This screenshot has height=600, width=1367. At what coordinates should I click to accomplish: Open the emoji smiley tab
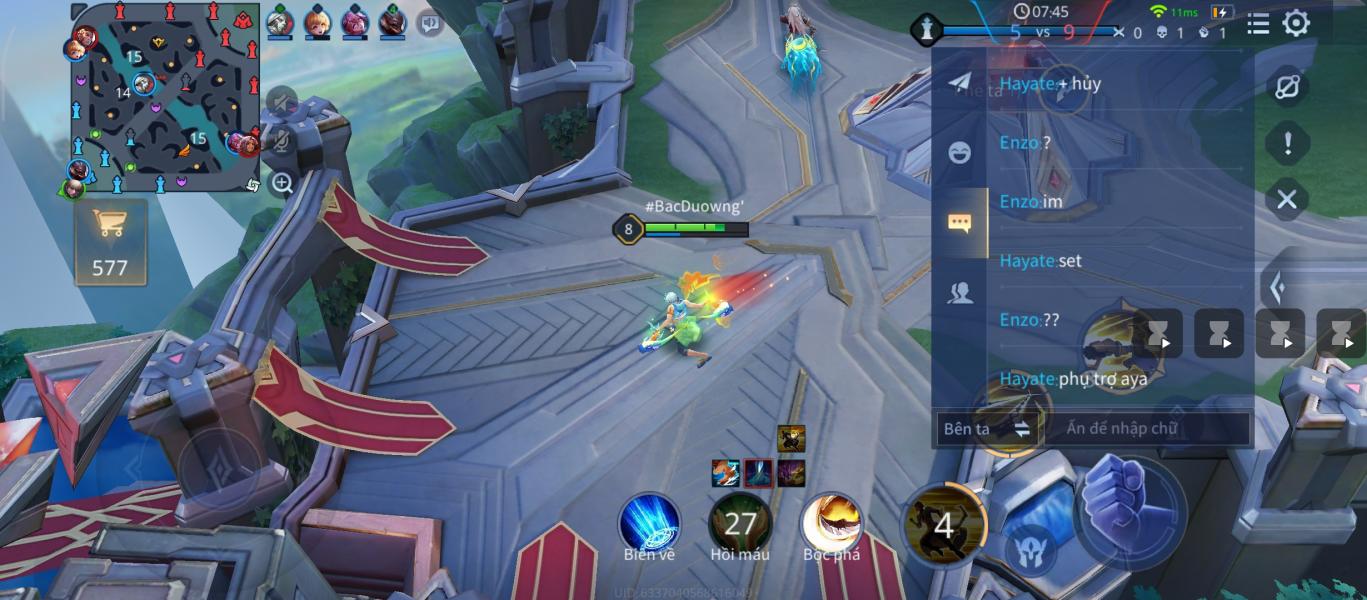[959, 152]
